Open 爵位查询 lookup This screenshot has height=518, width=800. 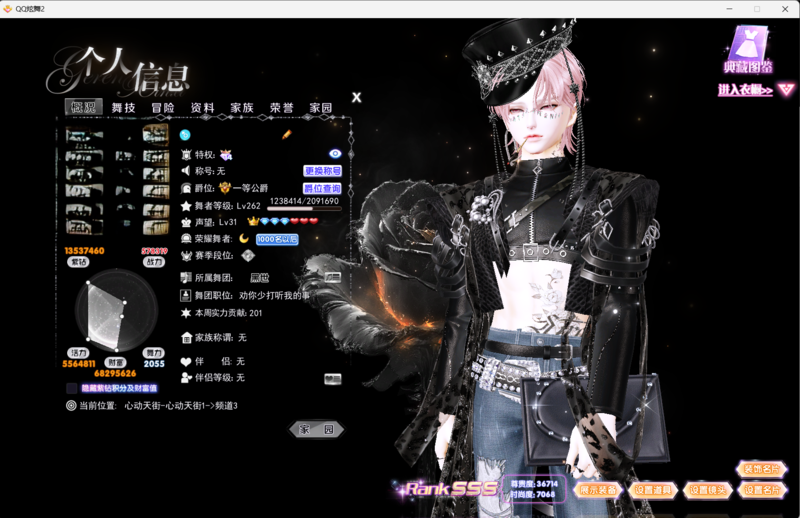click(322, 188)
